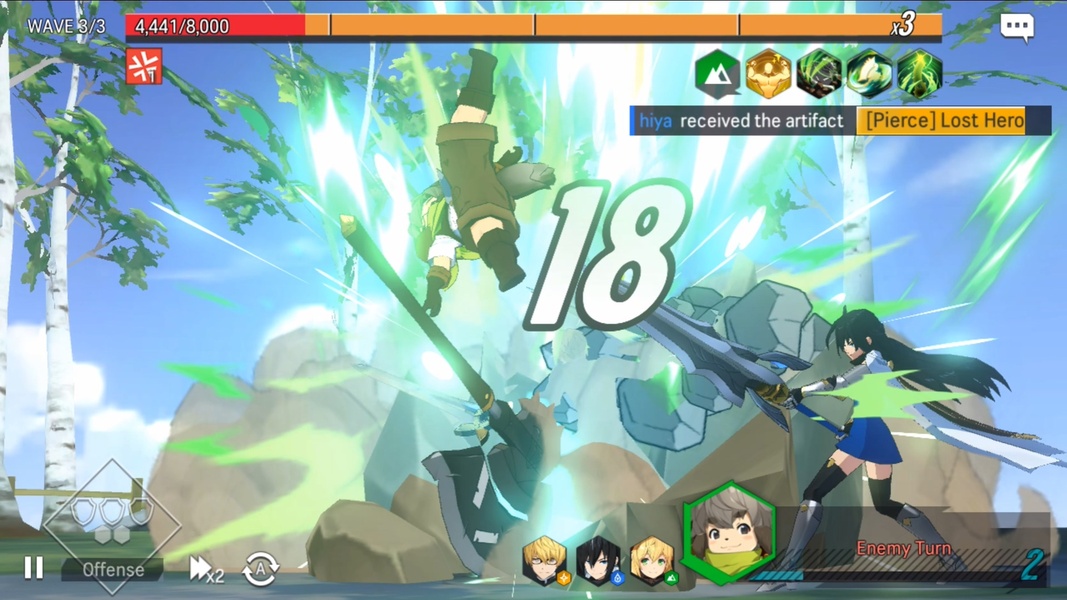Select the black-haired hero portrait
This screenshot has width=1067, height=600.
[x=599, y=562]
